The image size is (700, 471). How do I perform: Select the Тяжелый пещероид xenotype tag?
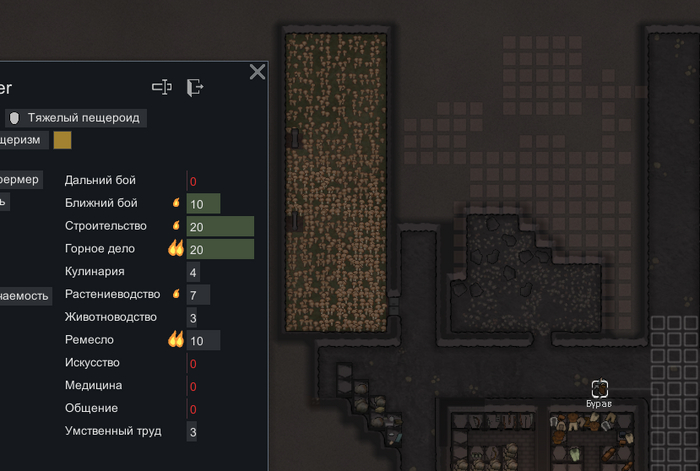coord(76,118)
